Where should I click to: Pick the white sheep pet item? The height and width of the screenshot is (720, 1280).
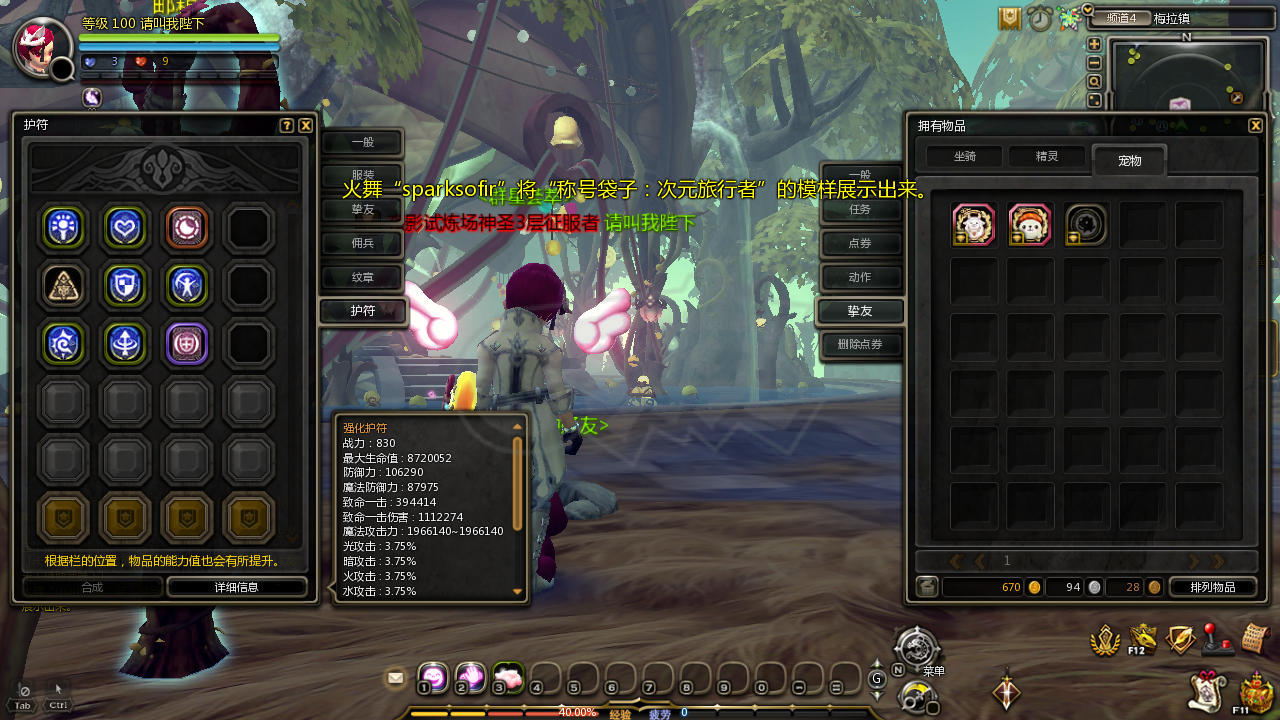pos(974,225)
